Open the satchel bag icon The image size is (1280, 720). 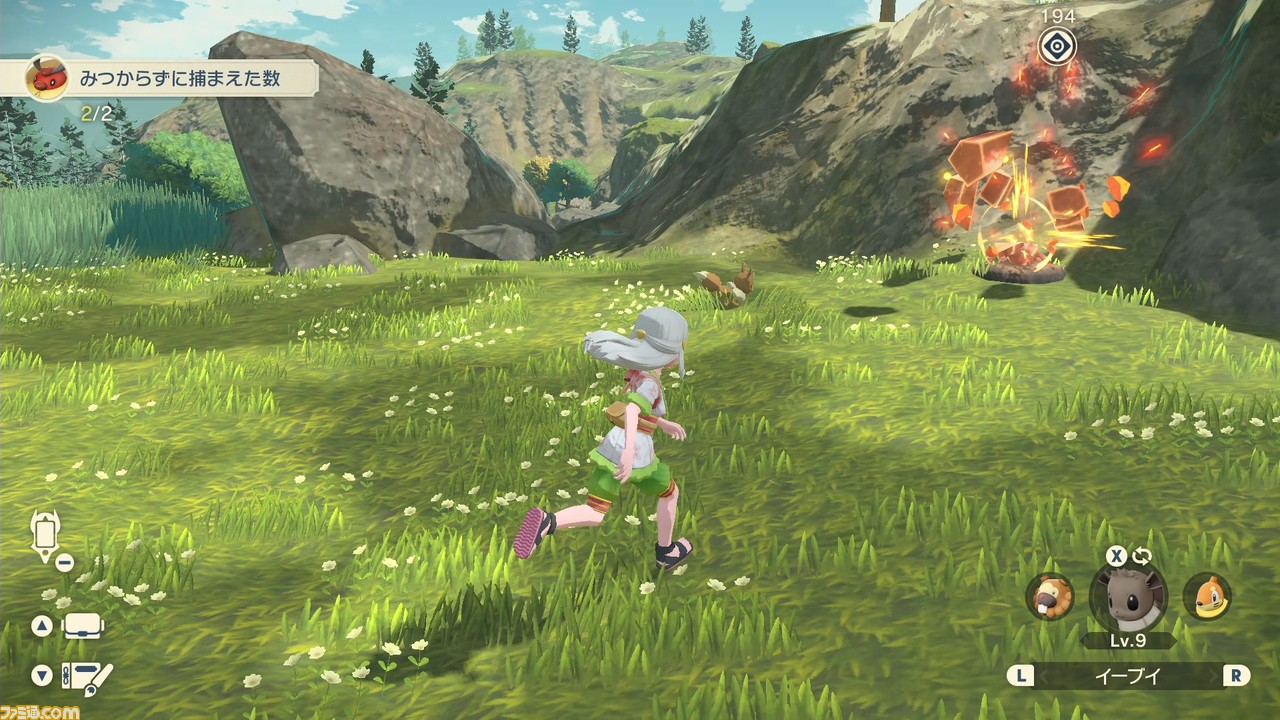point(84,627)
